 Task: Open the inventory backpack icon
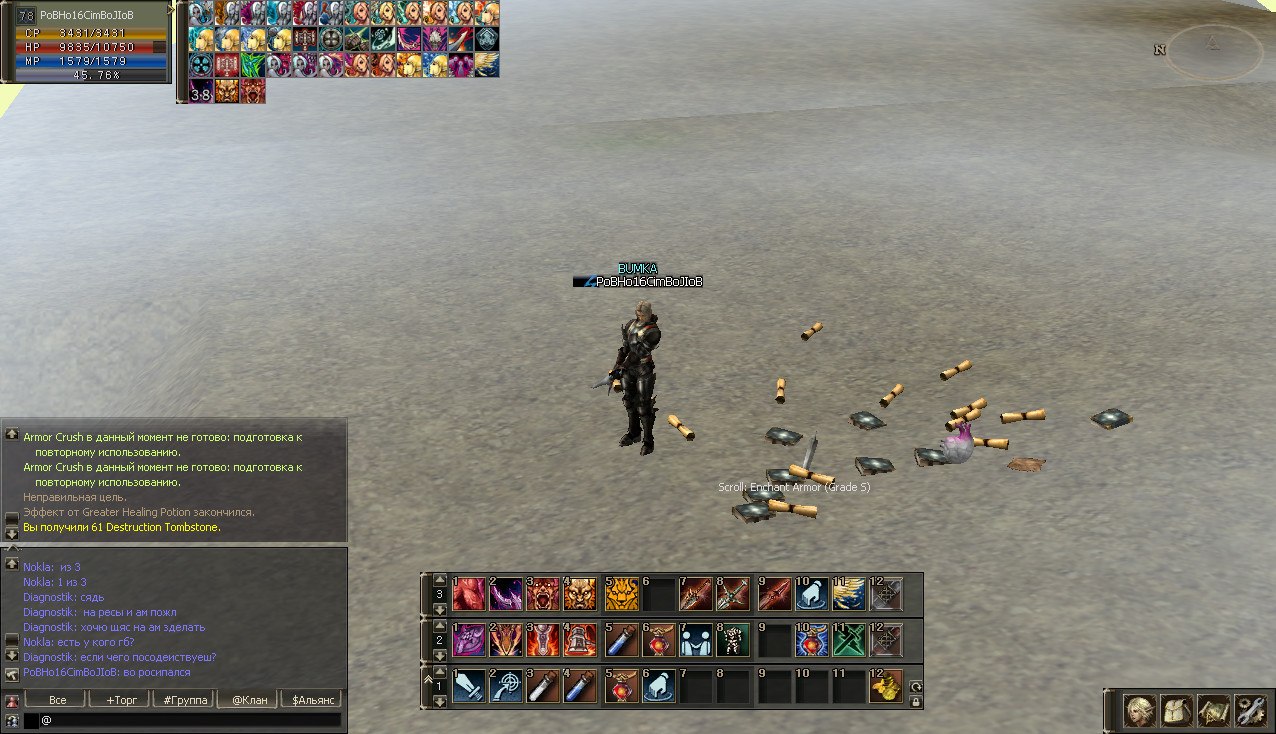click(1177, 711)
